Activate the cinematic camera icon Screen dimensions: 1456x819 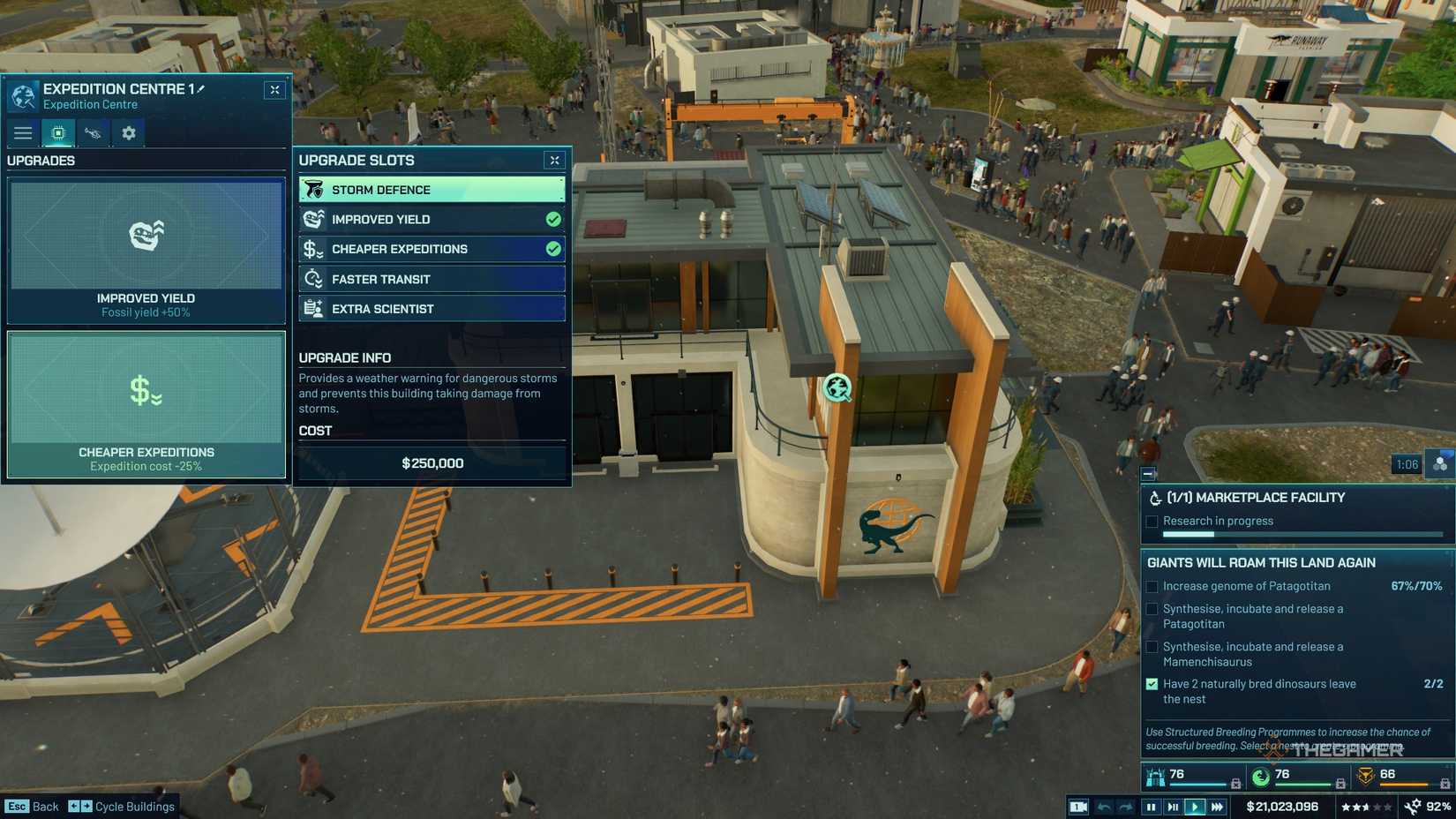(x=1078, y=806)
